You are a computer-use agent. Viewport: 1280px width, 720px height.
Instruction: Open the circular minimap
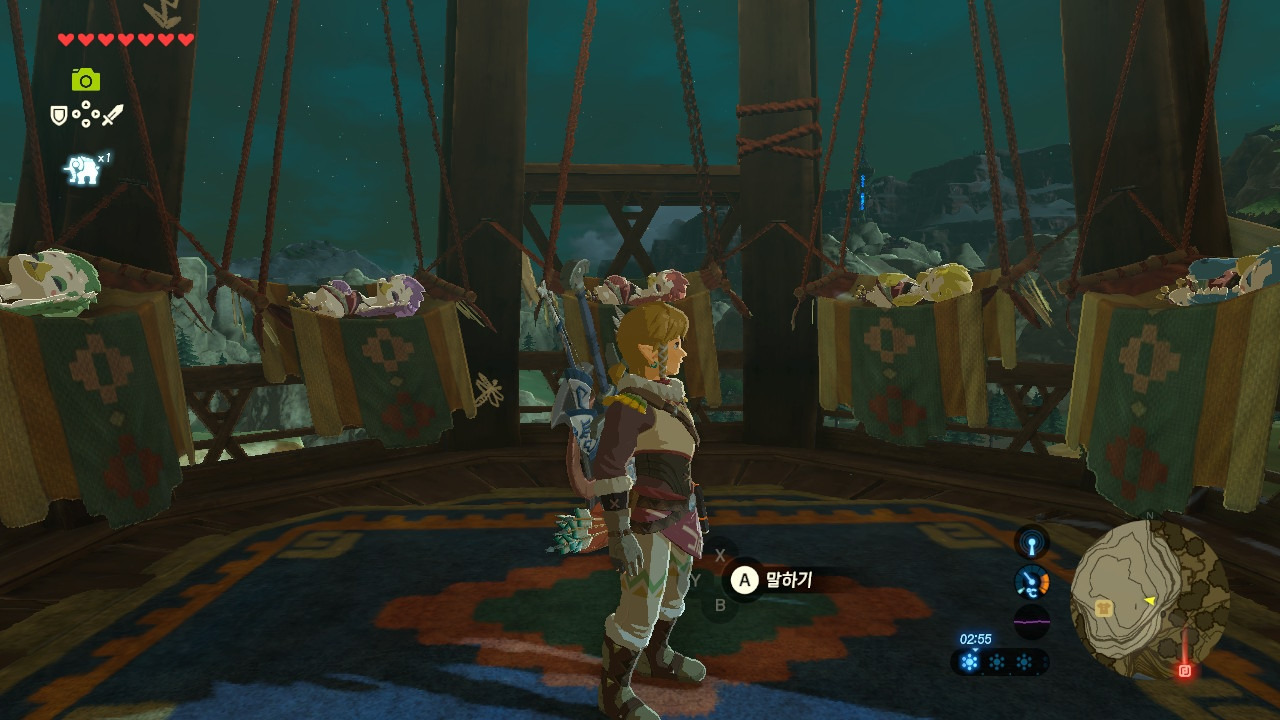[x=1149, y=599]
